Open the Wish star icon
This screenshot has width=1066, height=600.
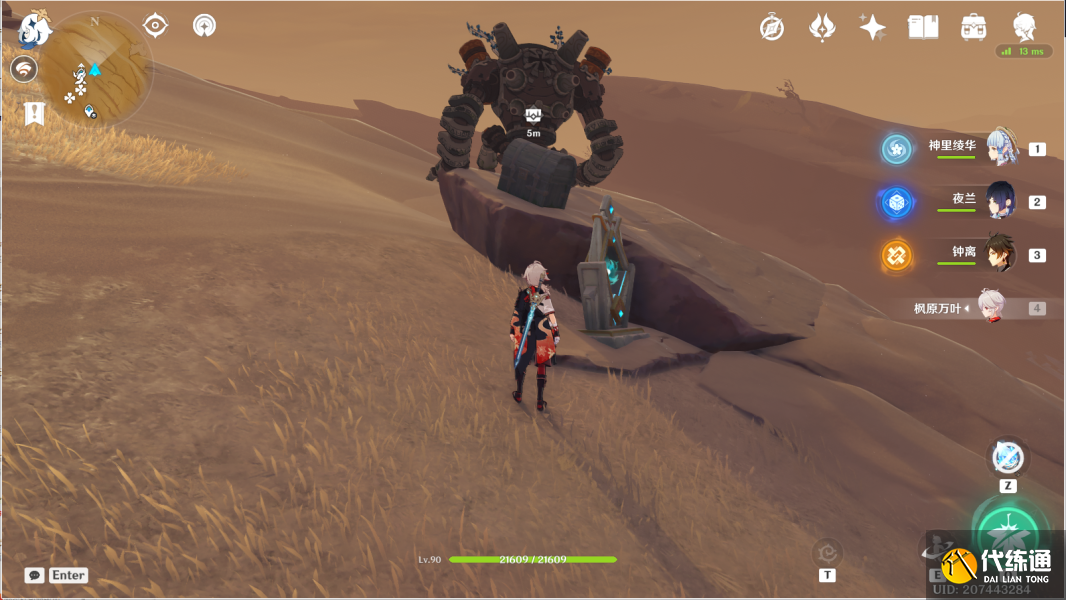pos(872,27)
